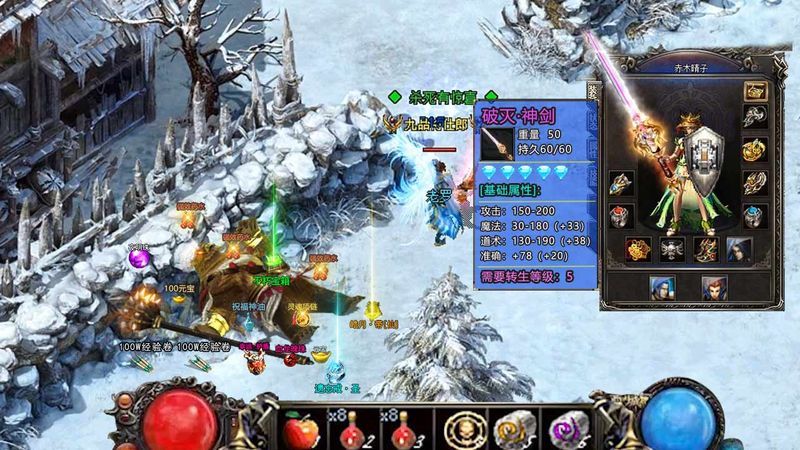800x450 pixels.
Task: Select the red-gem ring equipment slot
Action: pos(621,216)
